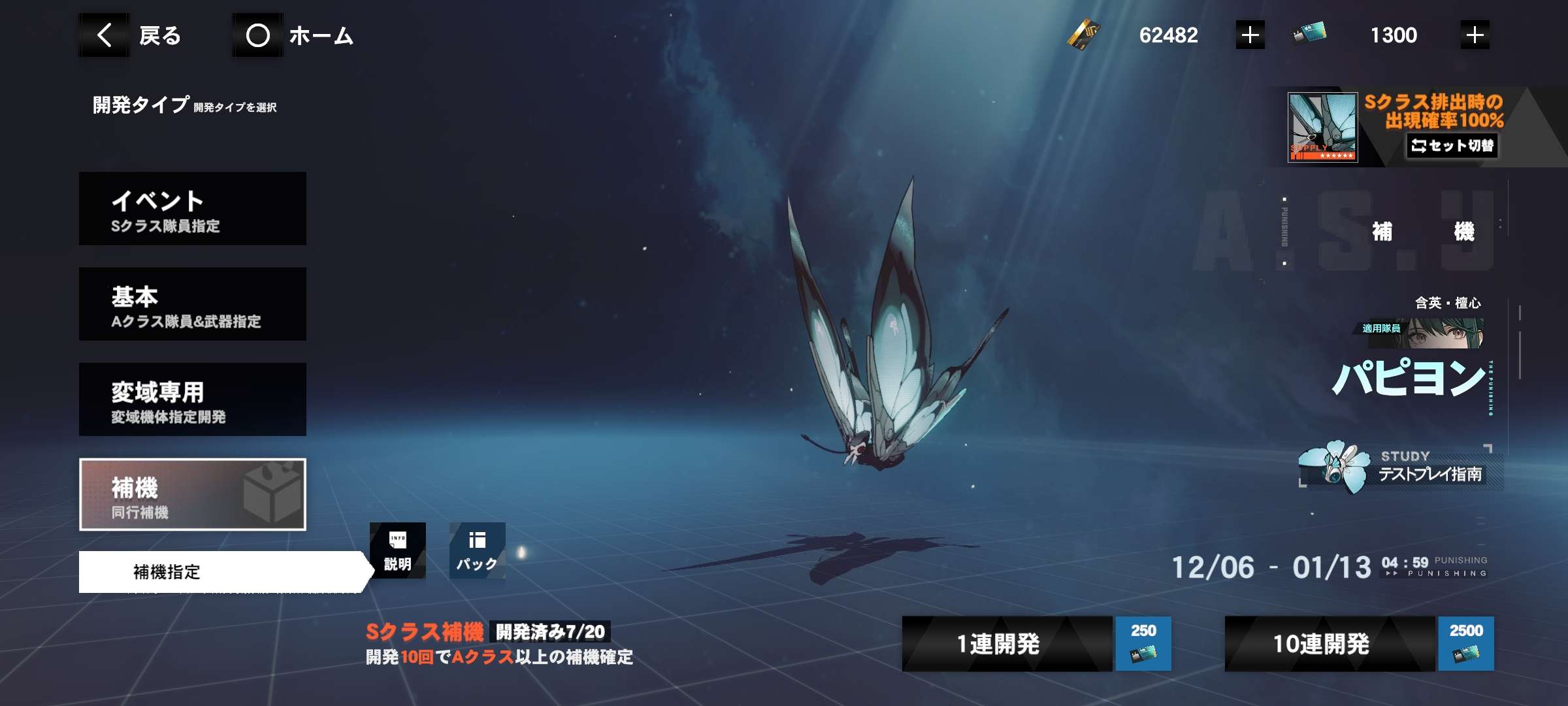The image size is (1568, 706).
Task: Show the 説明 info panel
Action: point(397,550)
